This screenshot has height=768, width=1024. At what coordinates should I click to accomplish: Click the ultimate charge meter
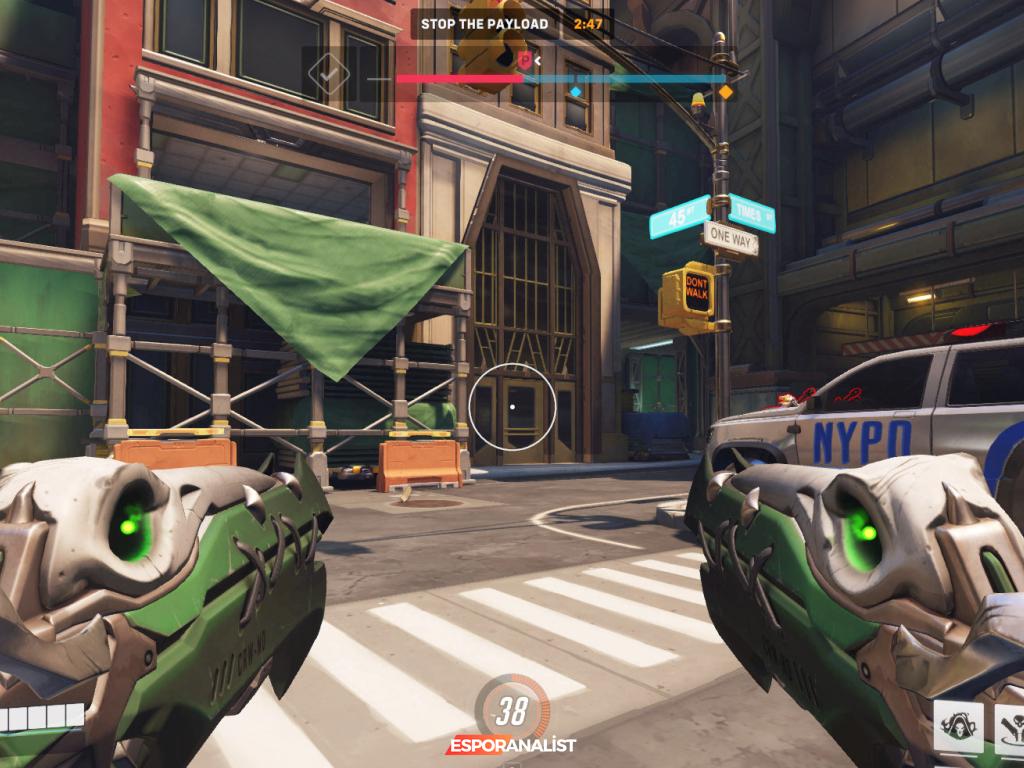tap(511, 711)
